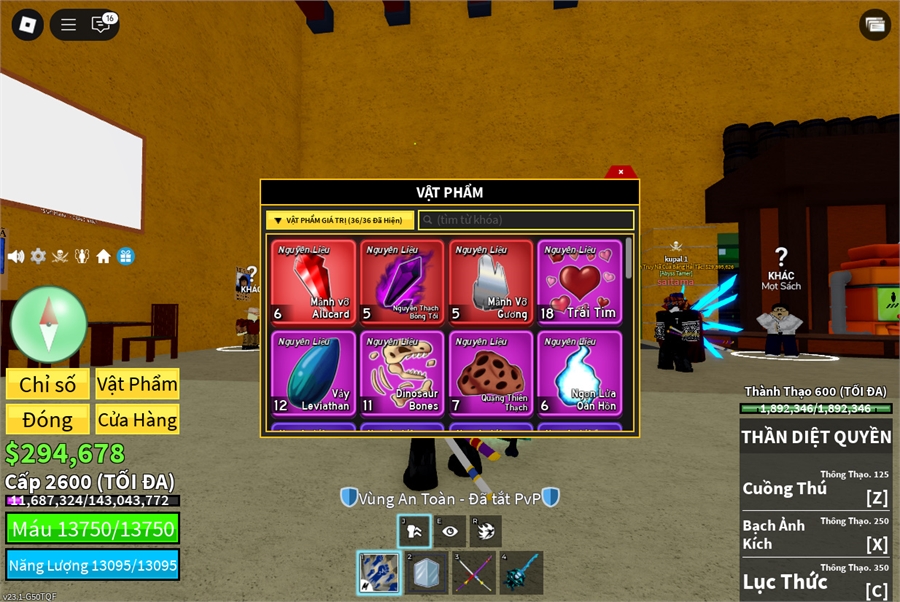The image size is (900, 602).
Task: Select the Nguyên Thạch Bóng Tối item
Action: pyautogui.click(x=402, y=282)
